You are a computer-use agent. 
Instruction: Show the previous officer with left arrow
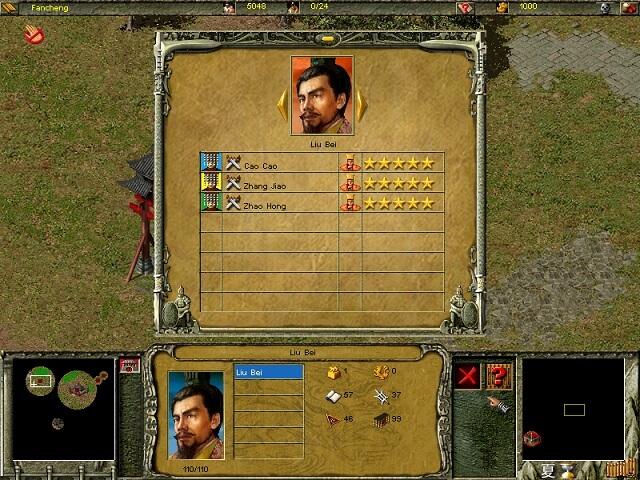[283, 103]
